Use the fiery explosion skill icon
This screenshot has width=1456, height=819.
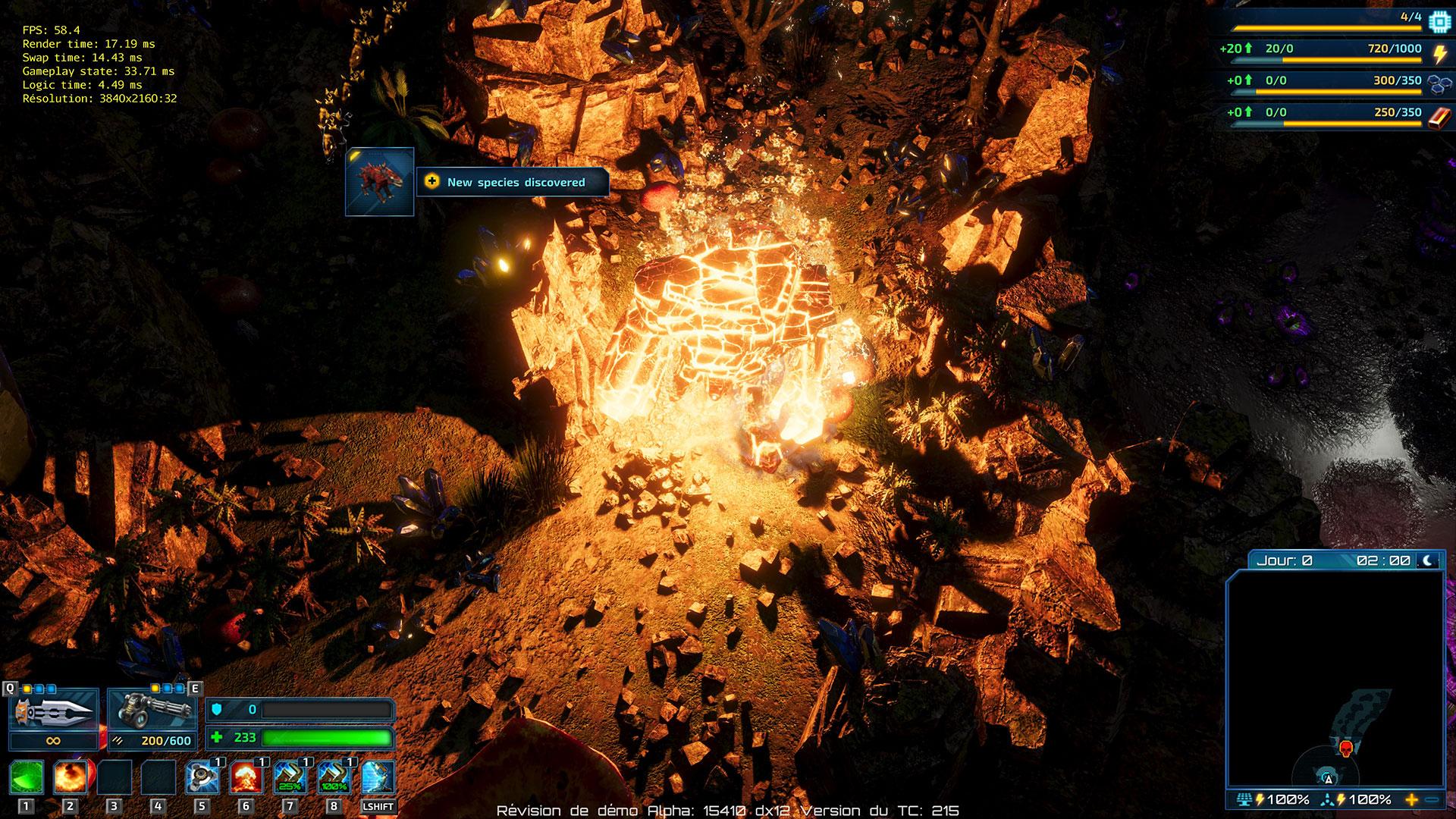point(71,777)
